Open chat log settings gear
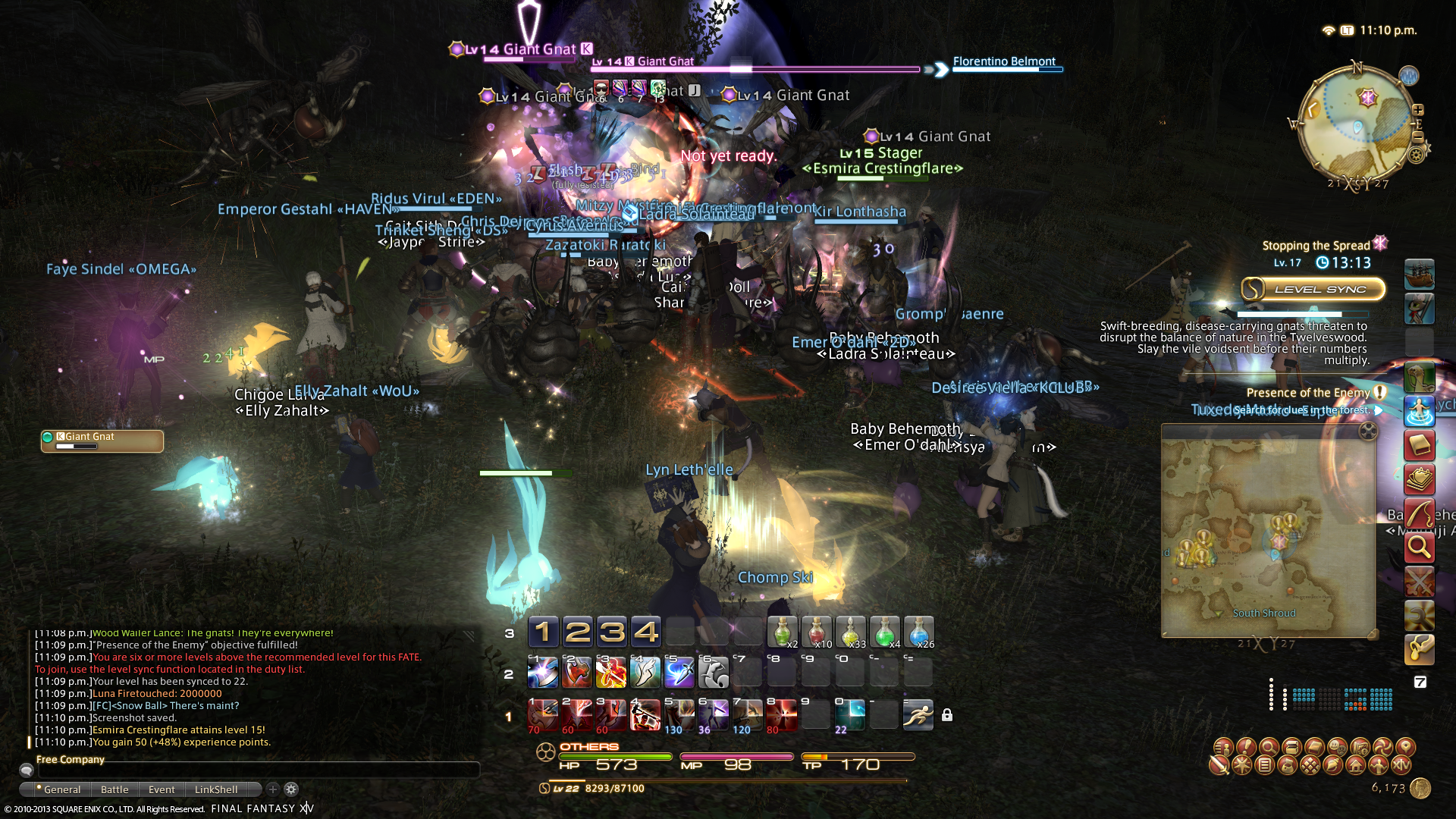Viewport: 1456px width, 819px height. point(291,789)
